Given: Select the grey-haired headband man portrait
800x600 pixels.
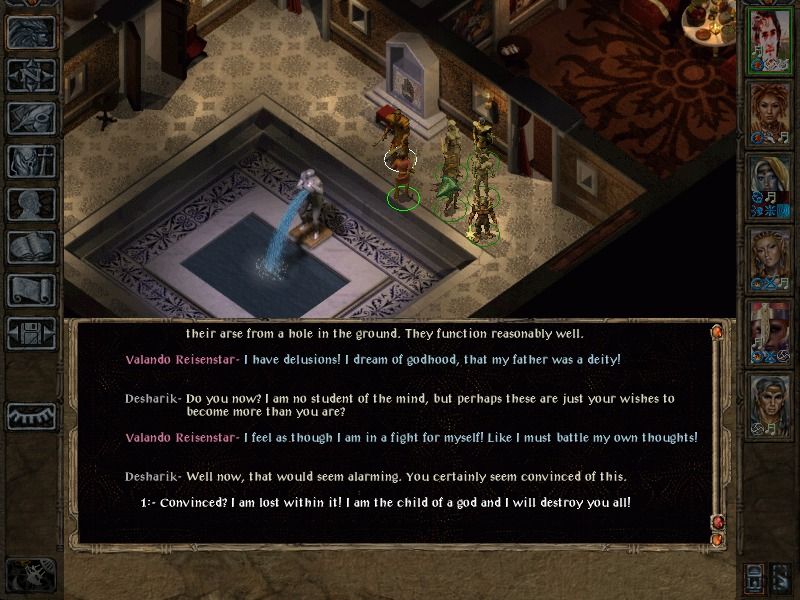Looking at the screenshot, I should point(770,402).
